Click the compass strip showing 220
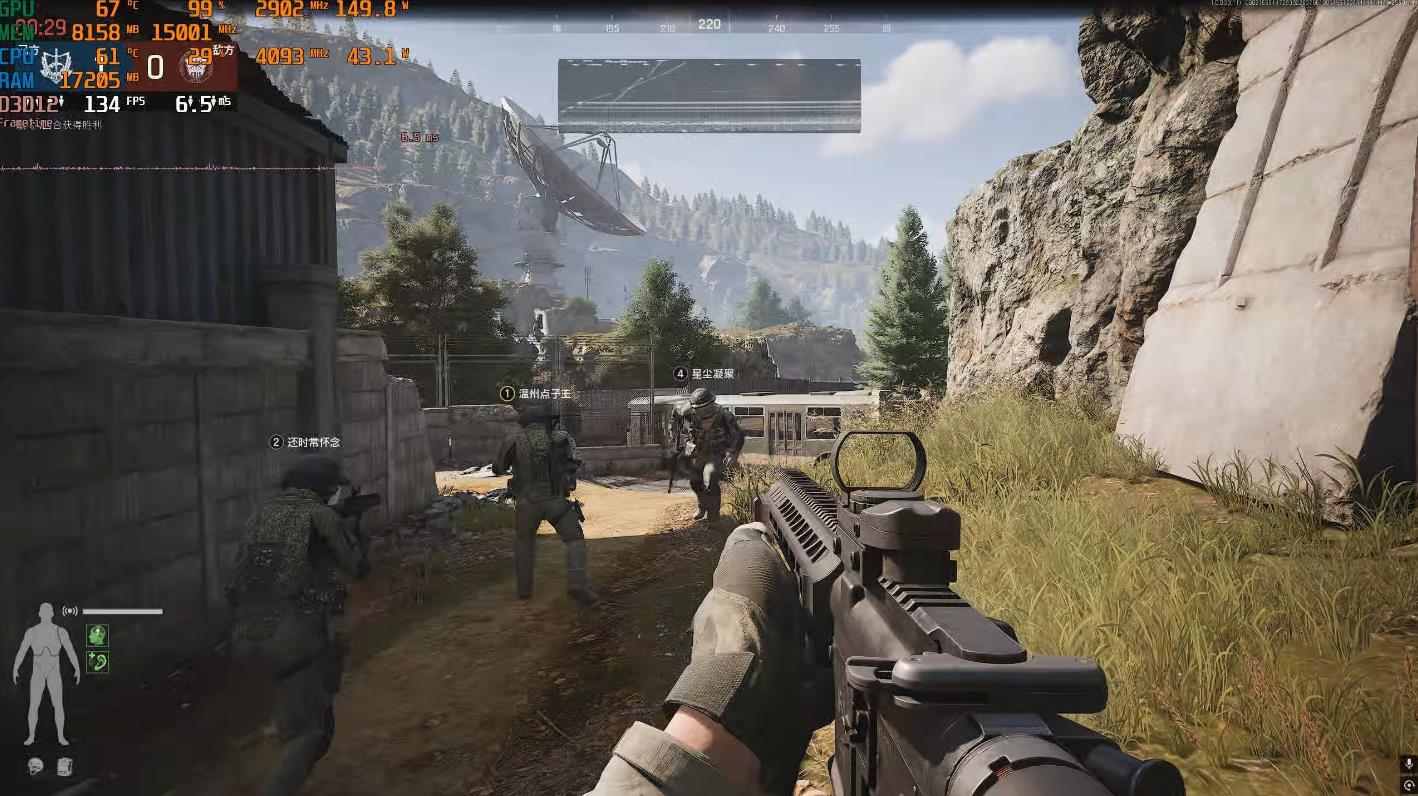The width and height of the screenshot is (1418, 796). pos(709,25)
